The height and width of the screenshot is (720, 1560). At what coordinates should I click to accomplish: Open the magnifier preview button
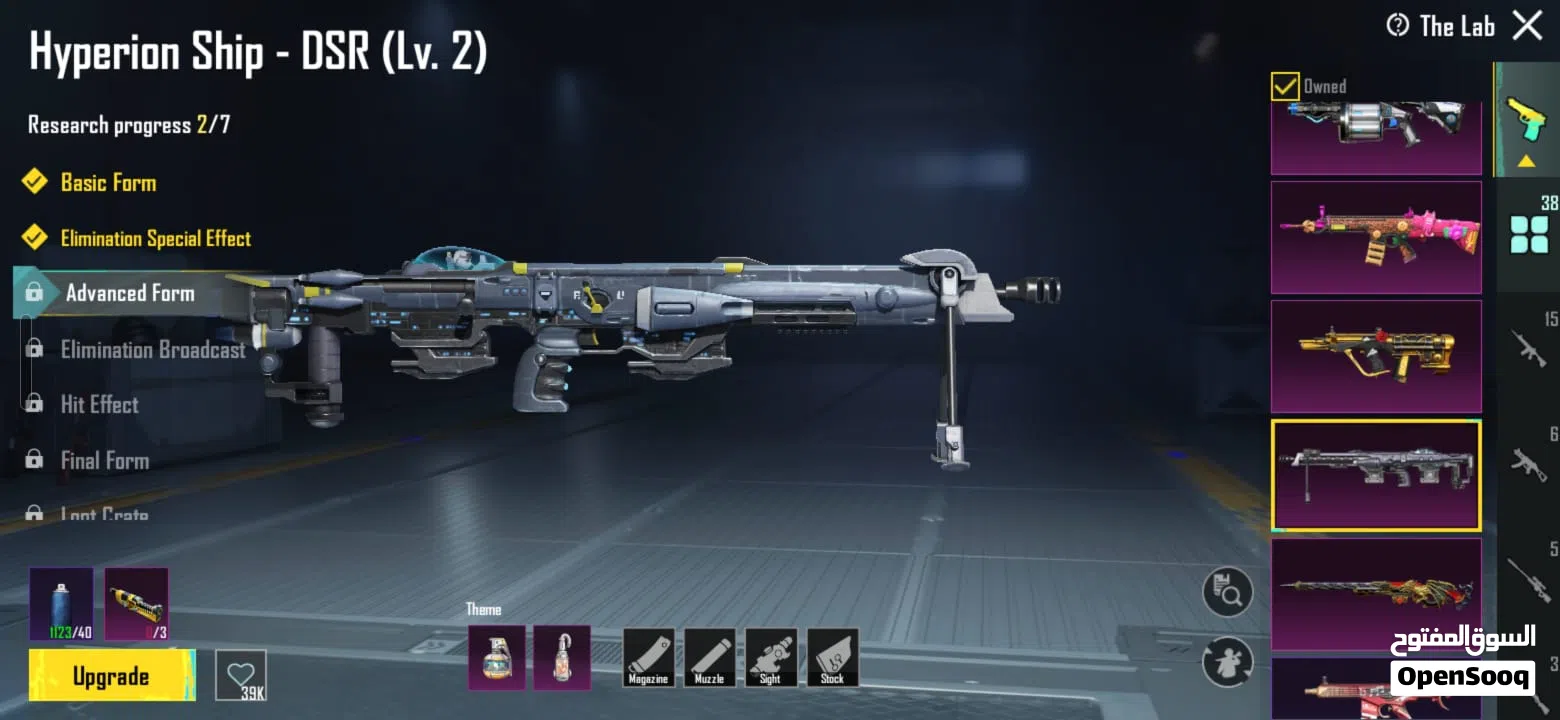pos(1227,592)
